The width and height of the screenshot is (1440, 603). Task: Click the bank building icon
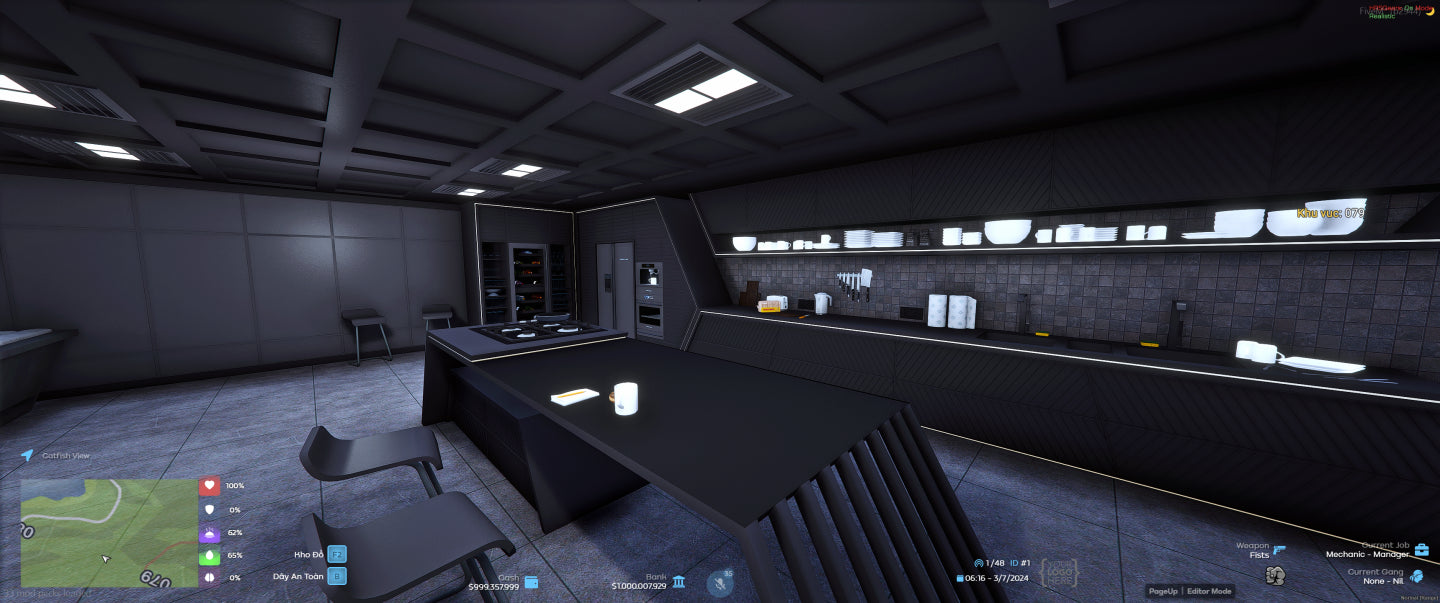[679, 582]
